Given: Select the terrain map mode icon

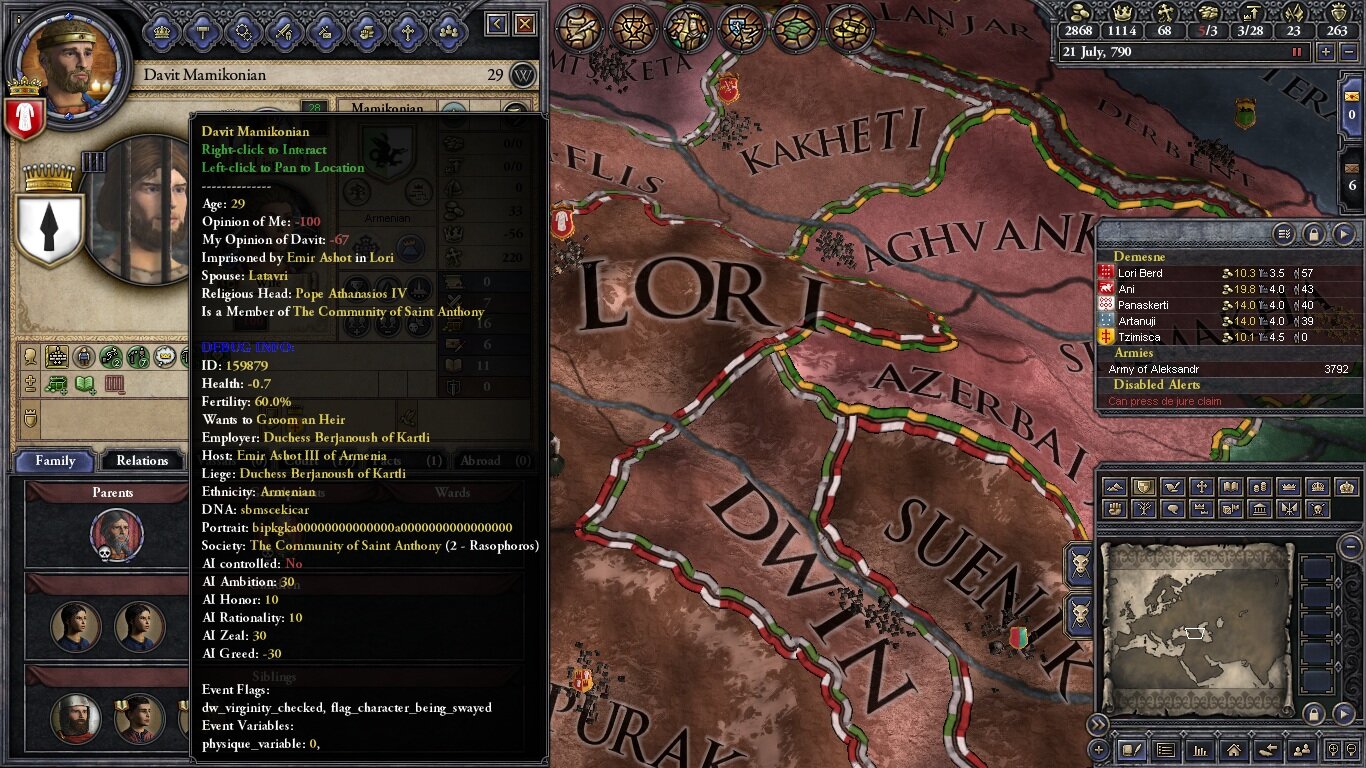Looking at the screenshot, I should click(x=1115, y=487).
